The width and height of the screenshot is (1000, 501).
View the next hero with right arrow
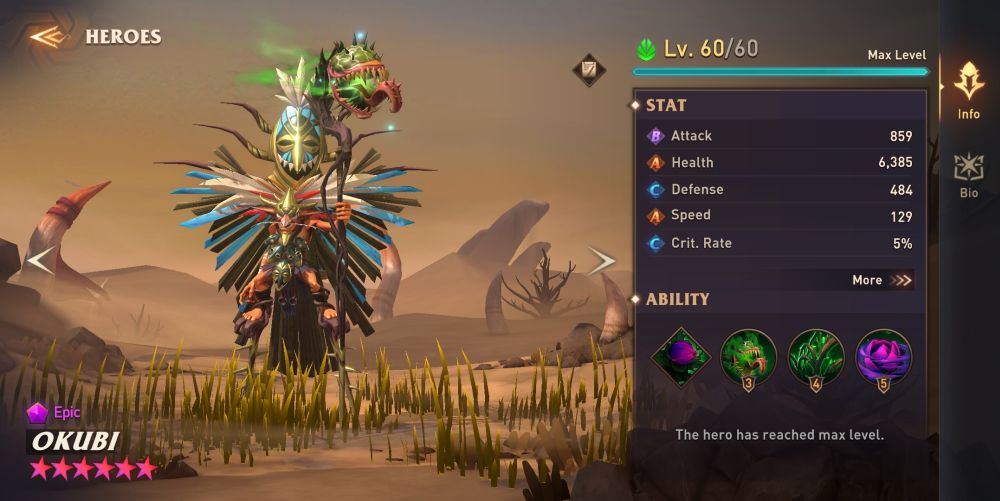(601, 261)
